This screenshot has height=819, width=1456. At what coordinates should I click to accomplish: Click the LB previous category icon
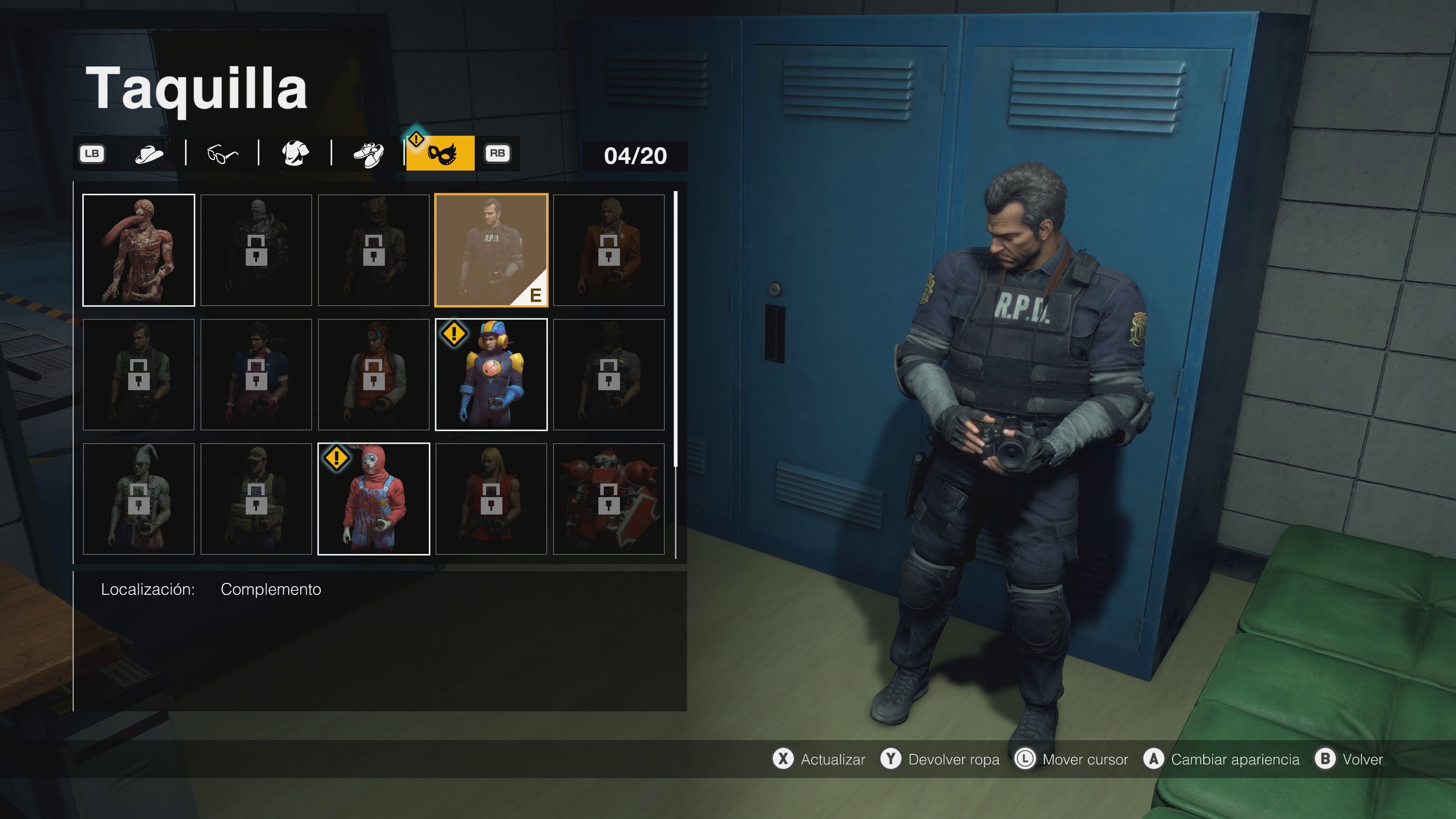click(92, 153)
